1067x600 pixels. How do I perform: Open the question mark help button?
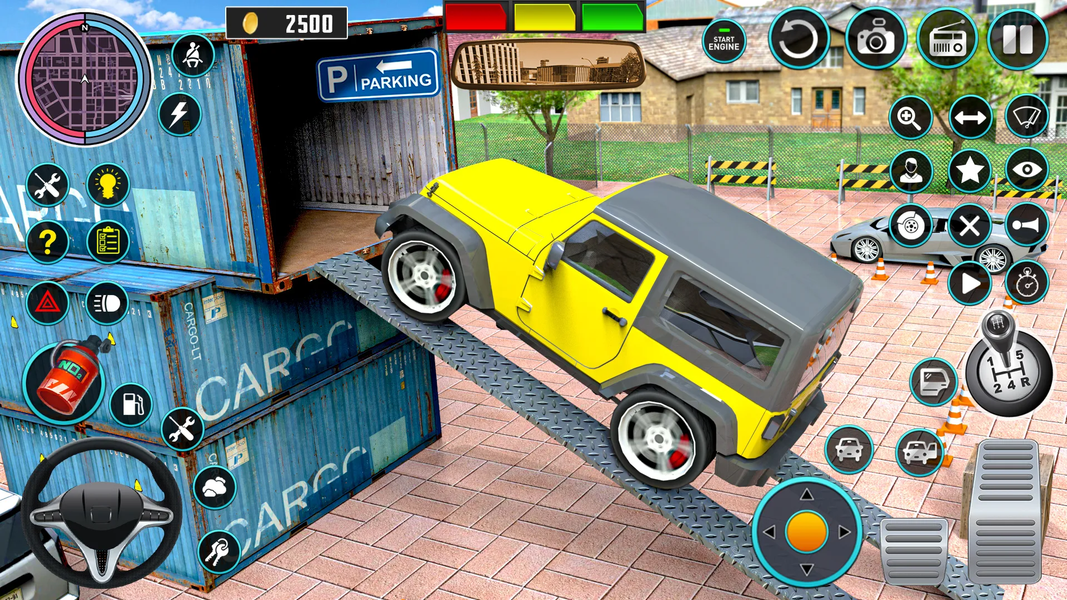click(47, 242)
